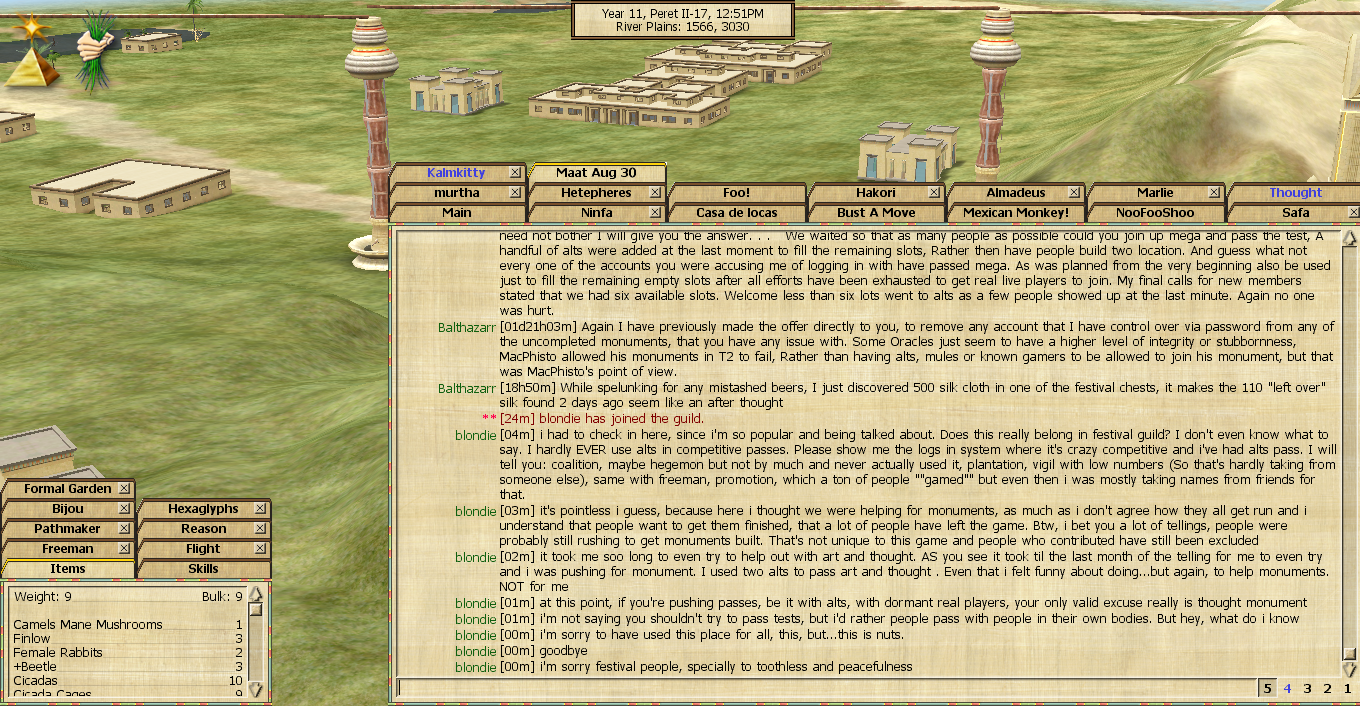Select the Hexaglyphs tab
The height and width of the screenshot is (706, 1360).
tap(203, 509)
